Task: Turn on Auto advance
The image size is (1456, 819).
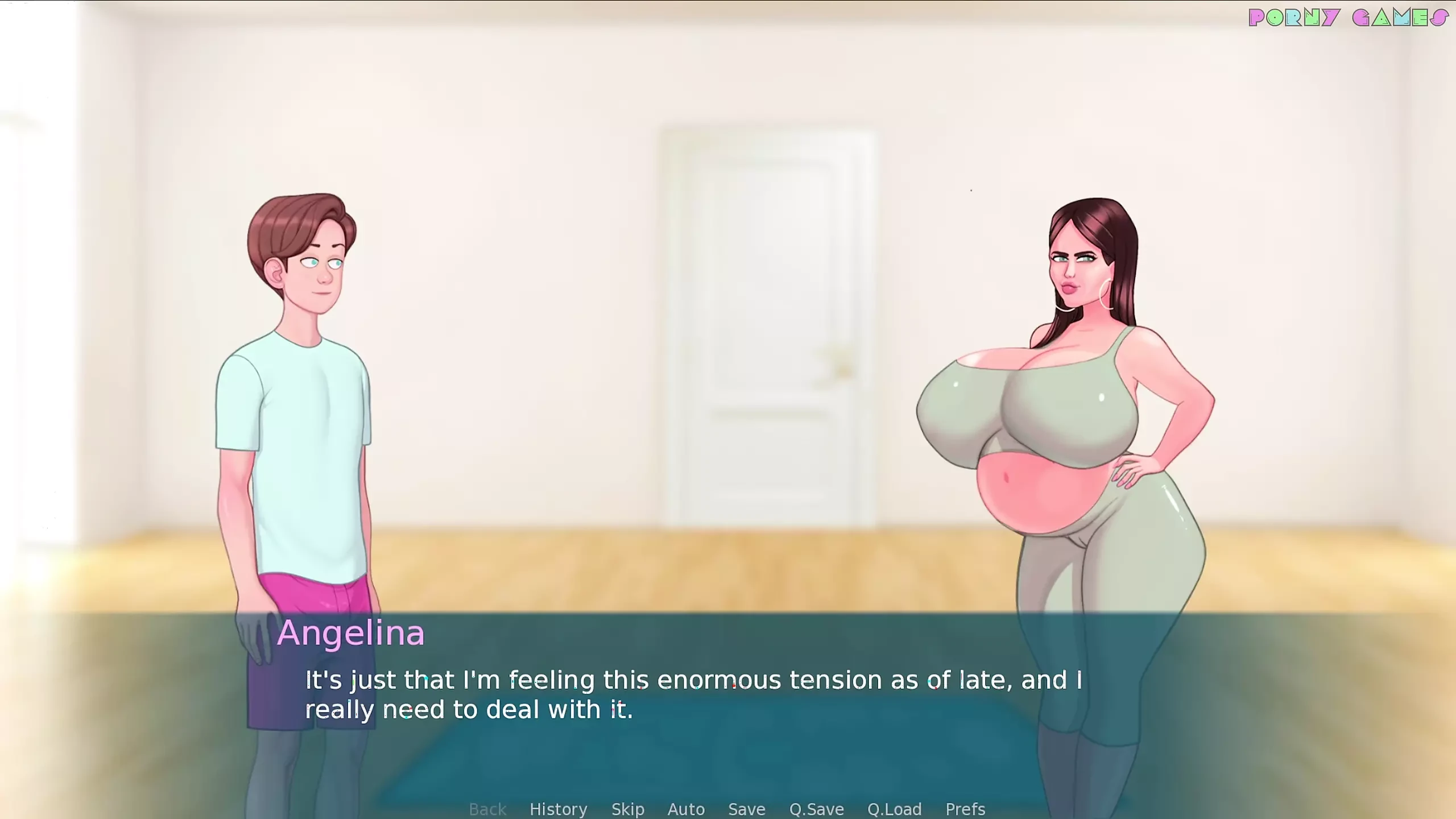Action: tap(686, 809)
